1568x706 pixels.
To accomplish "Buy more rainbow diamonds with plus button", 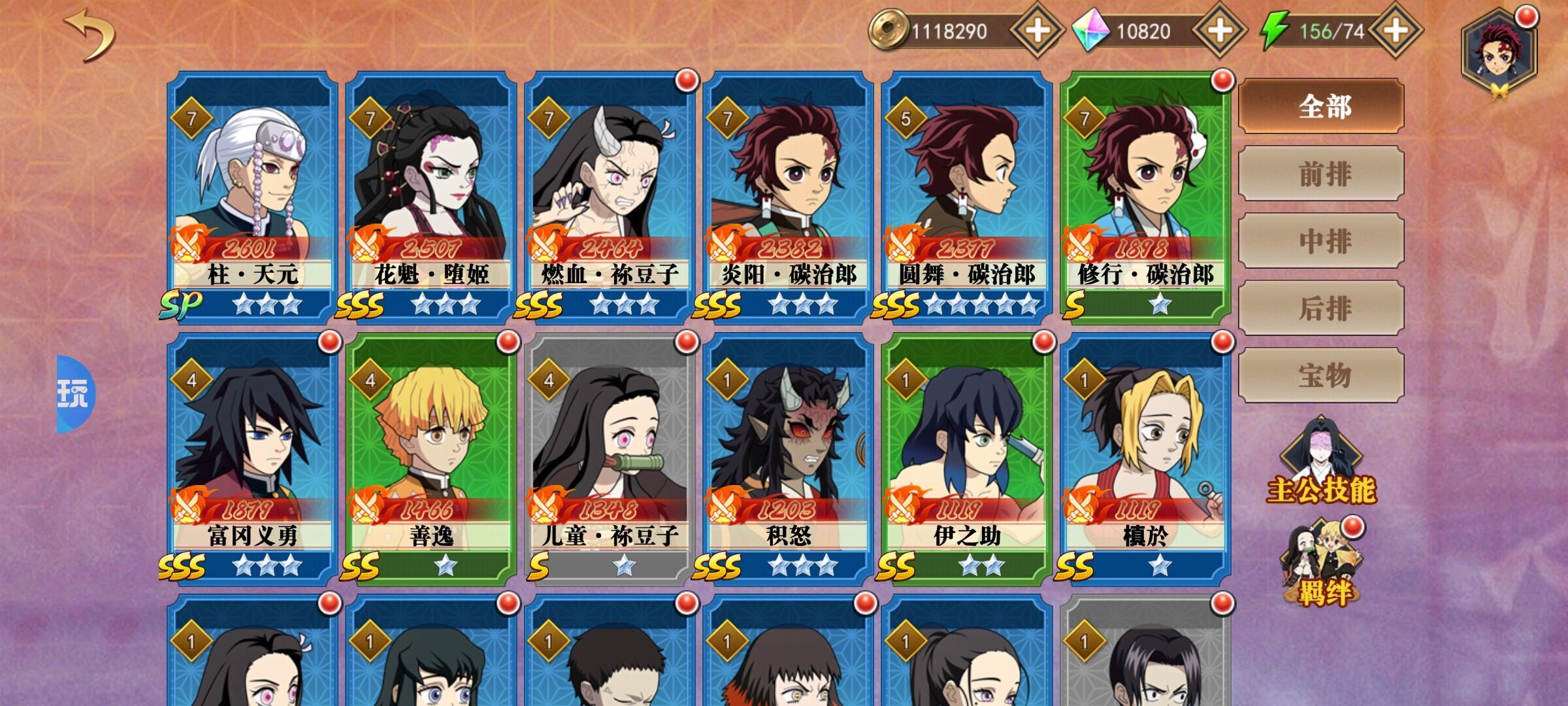I will (x=1219, y=31).
